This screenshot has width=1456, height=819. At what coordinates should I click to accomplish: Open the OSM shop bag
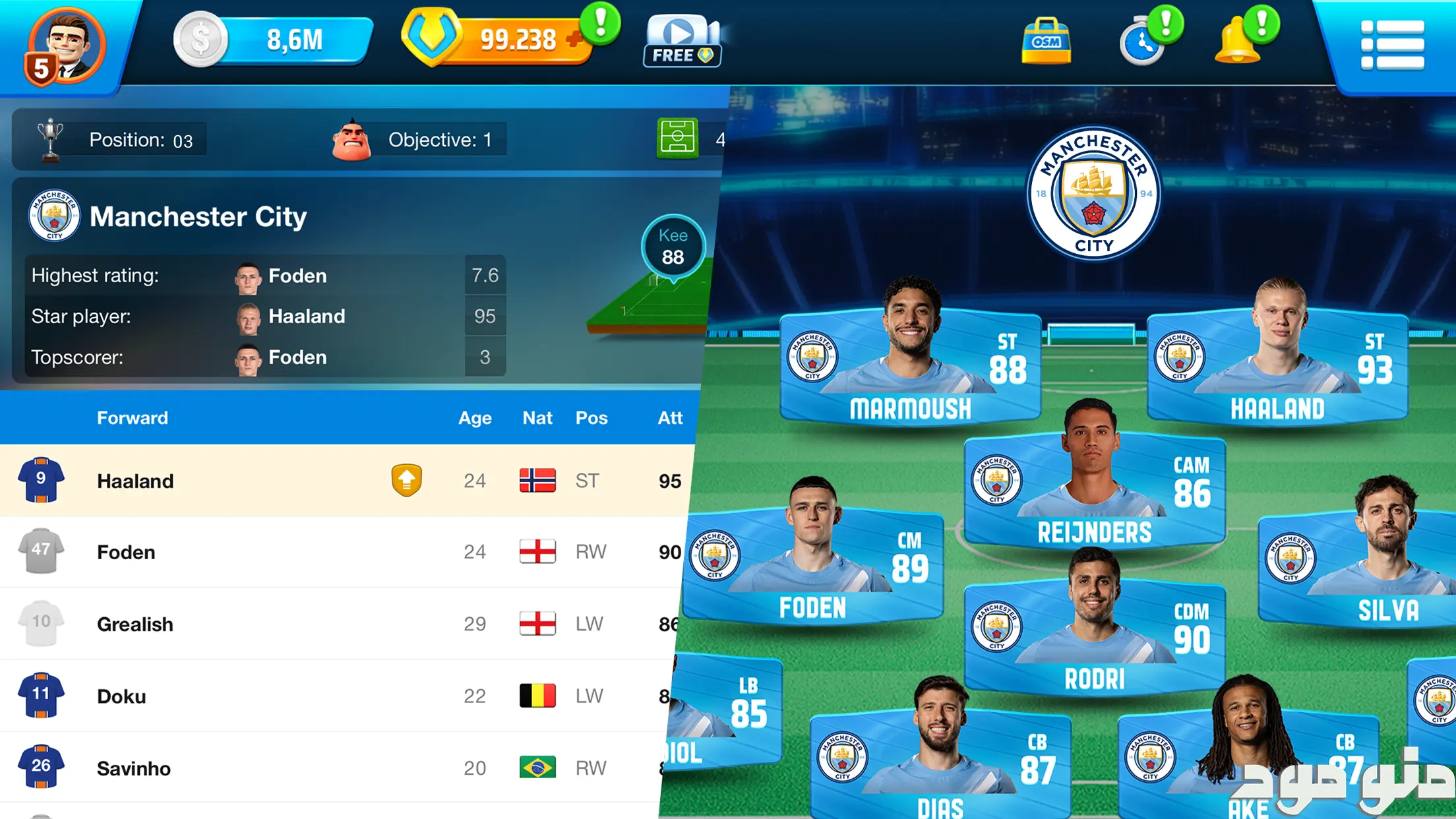[1046, 41]
